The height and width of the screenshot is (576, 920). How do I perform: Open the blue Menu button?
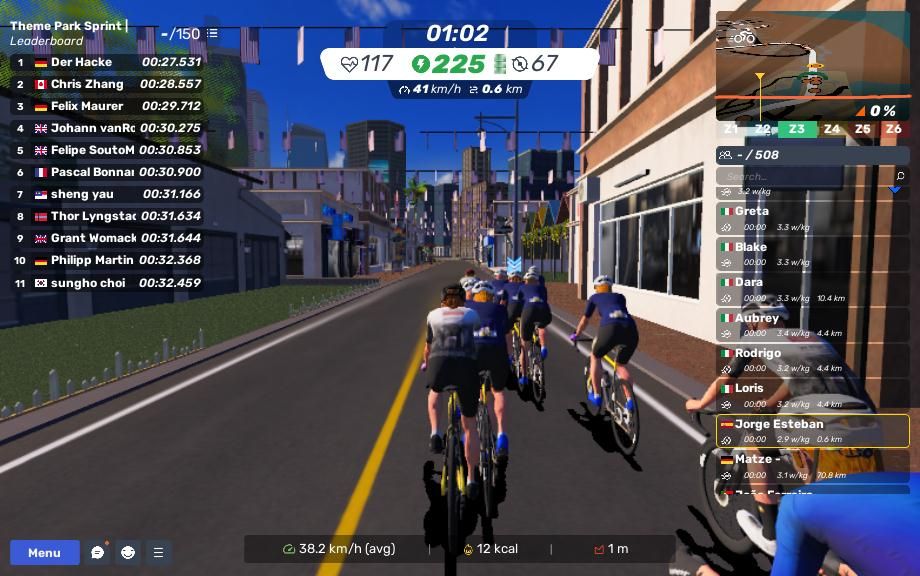click(x=44, y=552)
